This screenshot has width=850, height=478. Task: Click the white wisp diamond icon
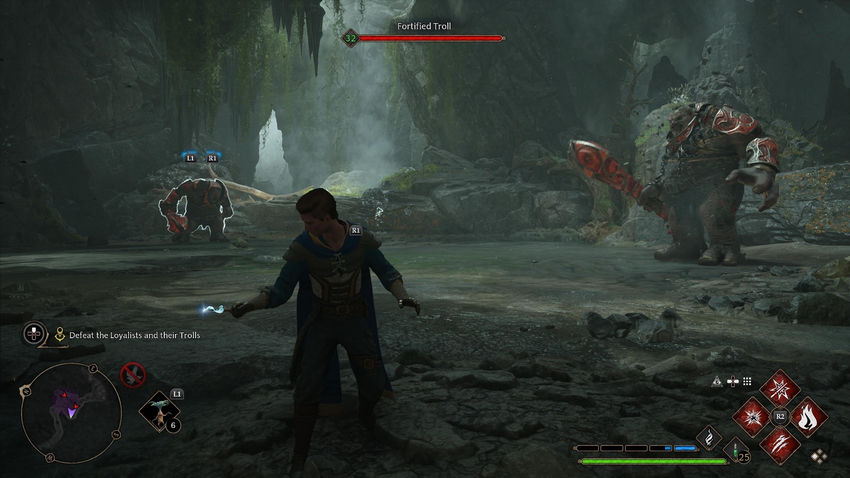[710, 437]
